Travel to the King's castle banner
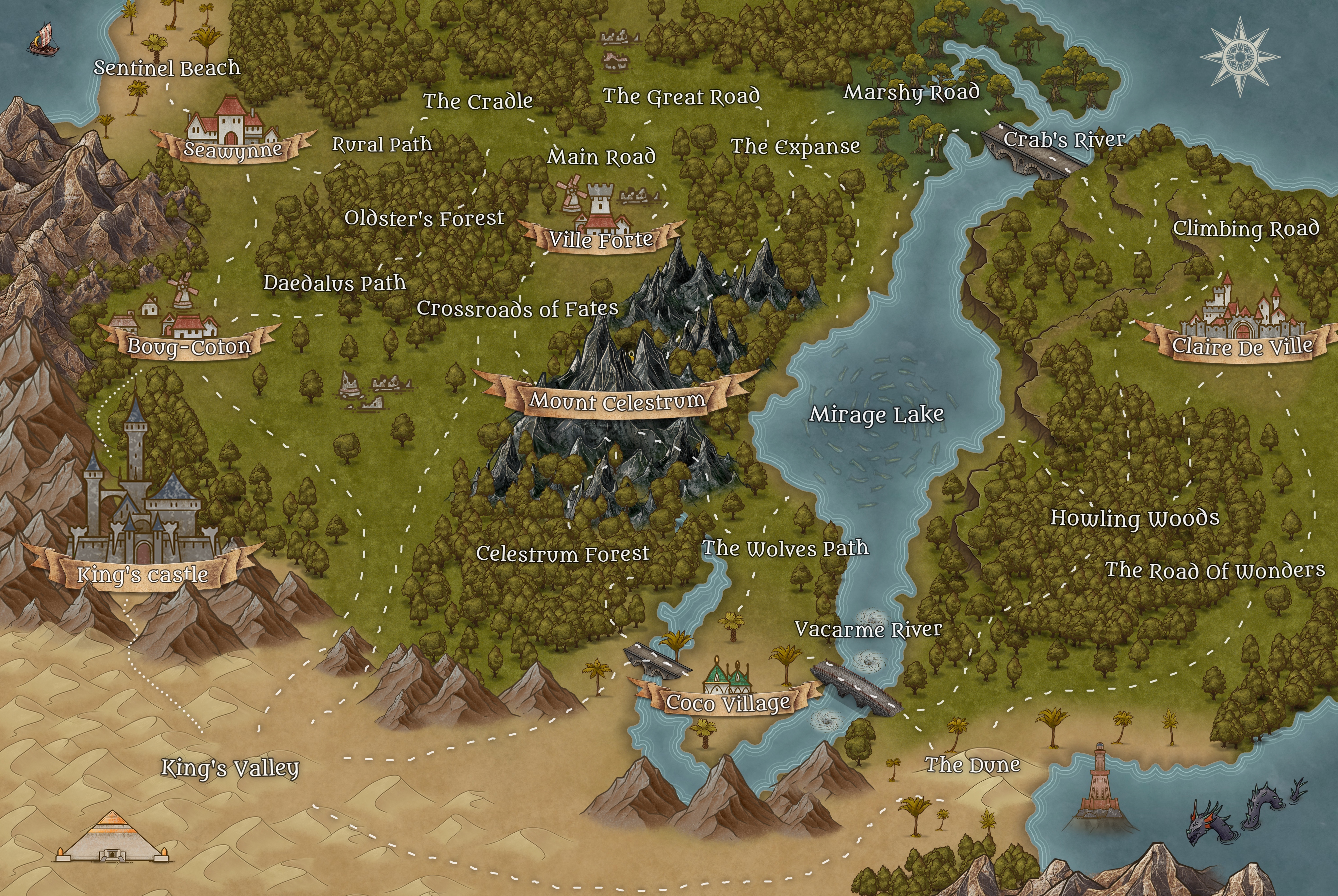 (x=143, y=574)
